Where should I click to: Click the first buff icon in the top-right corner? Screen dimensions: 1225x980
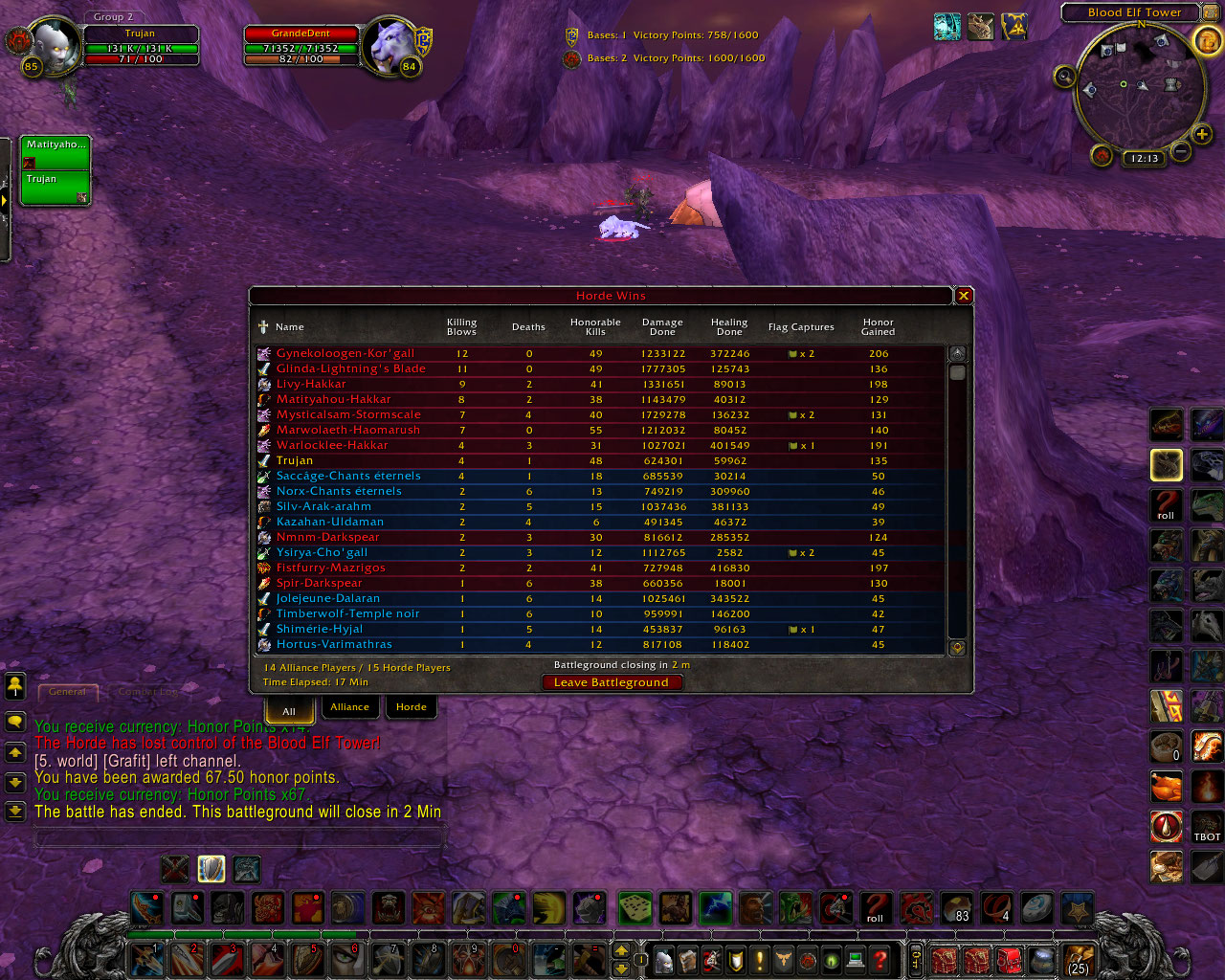947,27
